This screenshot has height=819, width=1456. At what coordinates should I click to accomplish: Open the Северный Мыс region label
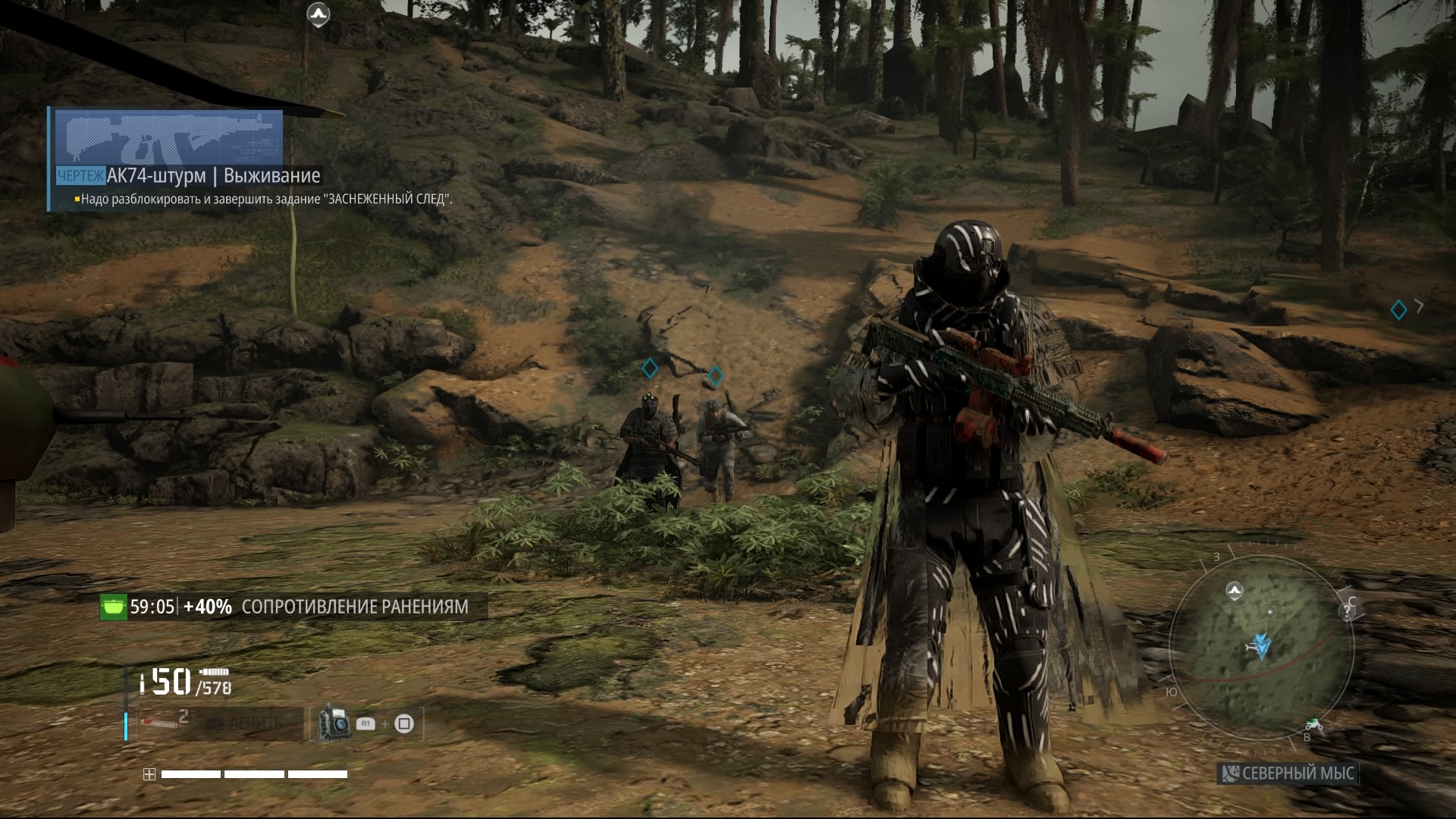[1288, 773]
